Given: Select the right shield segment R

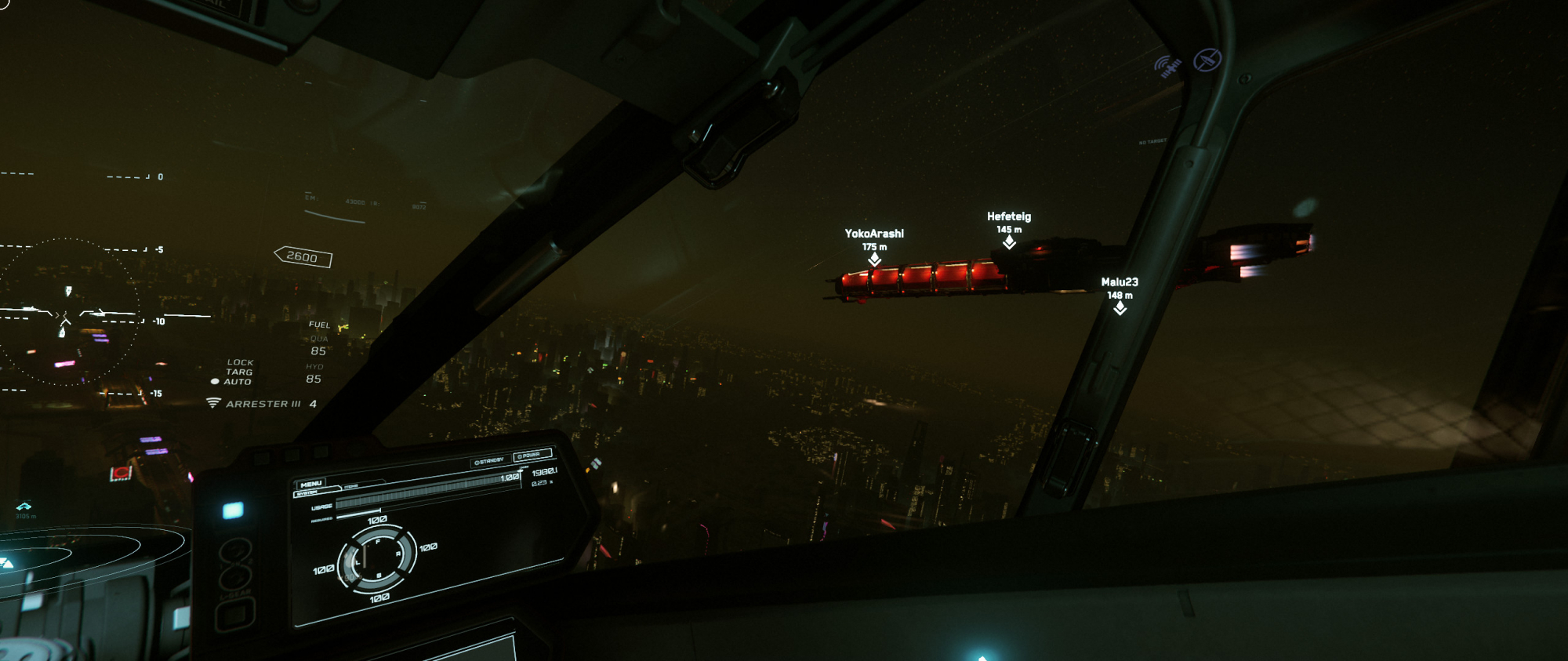Looking at the screenshot, I should tap(398, 554).
